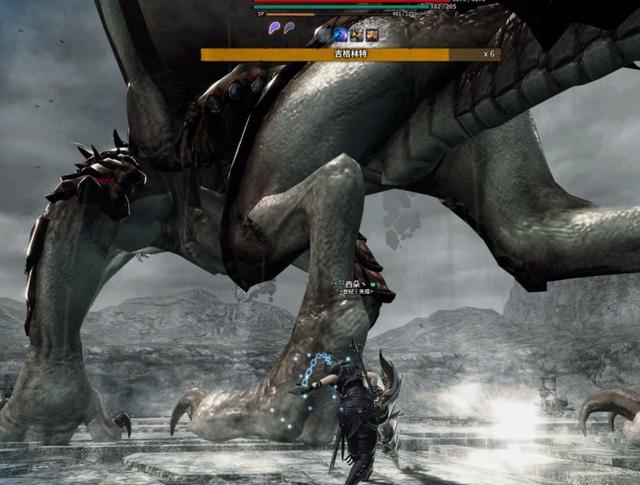Click the blue swirling orb buff icon

pos(339,35)
